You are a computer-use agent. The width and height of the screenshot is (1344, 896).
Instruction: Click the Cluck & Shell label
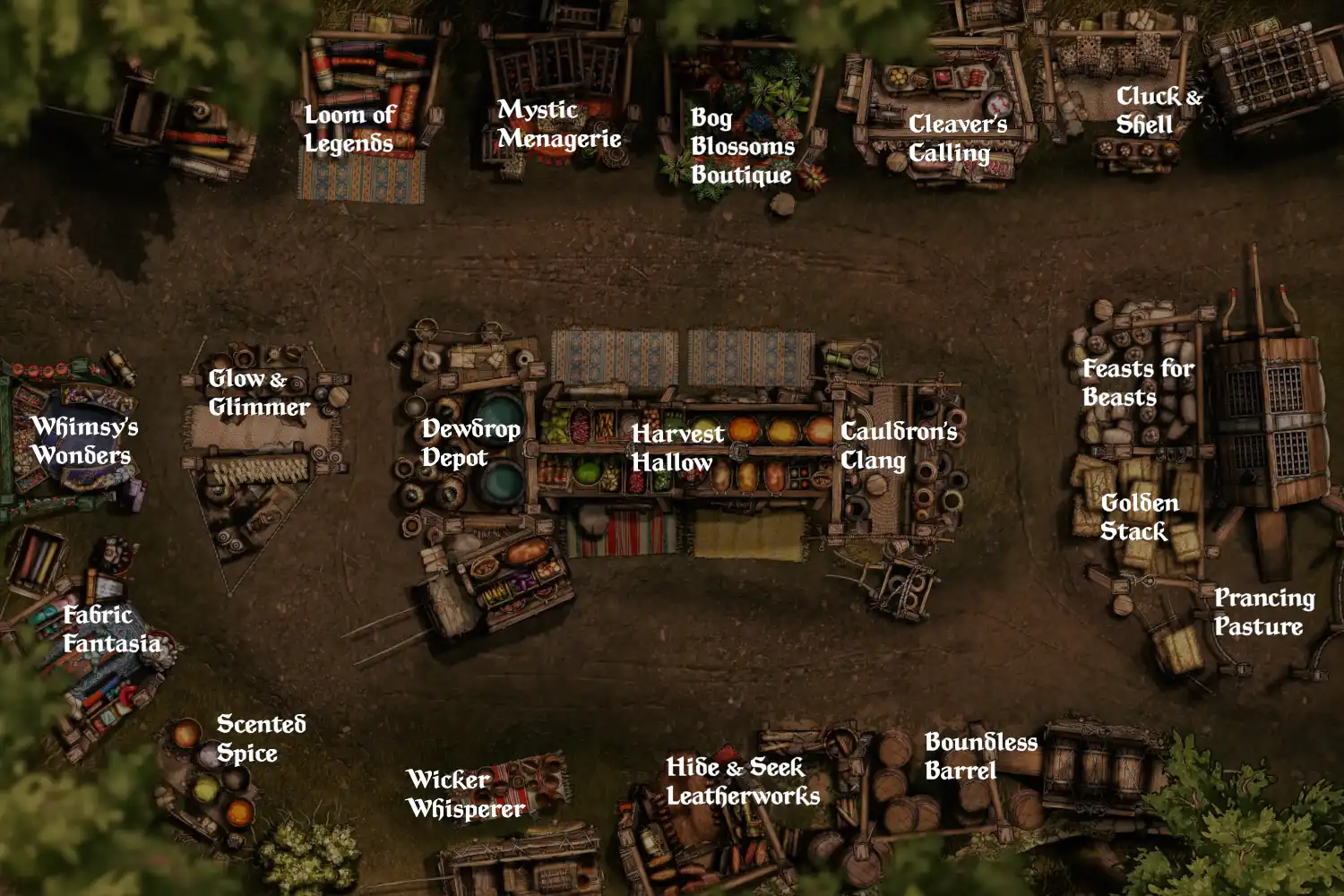[1158, 110]
